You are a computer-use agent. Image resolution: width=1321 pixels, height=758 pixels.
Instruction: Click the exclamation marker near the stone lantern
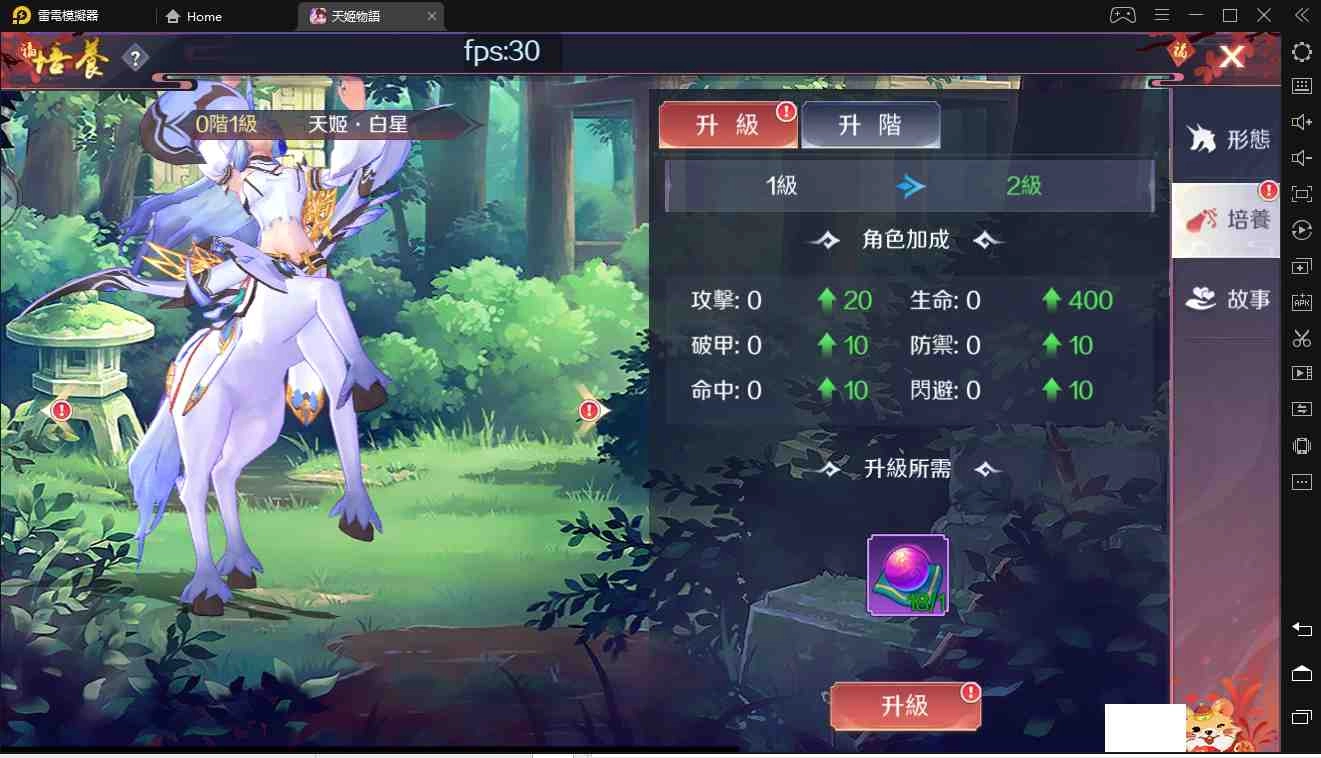pyautogui.click(x=60, y=410)
